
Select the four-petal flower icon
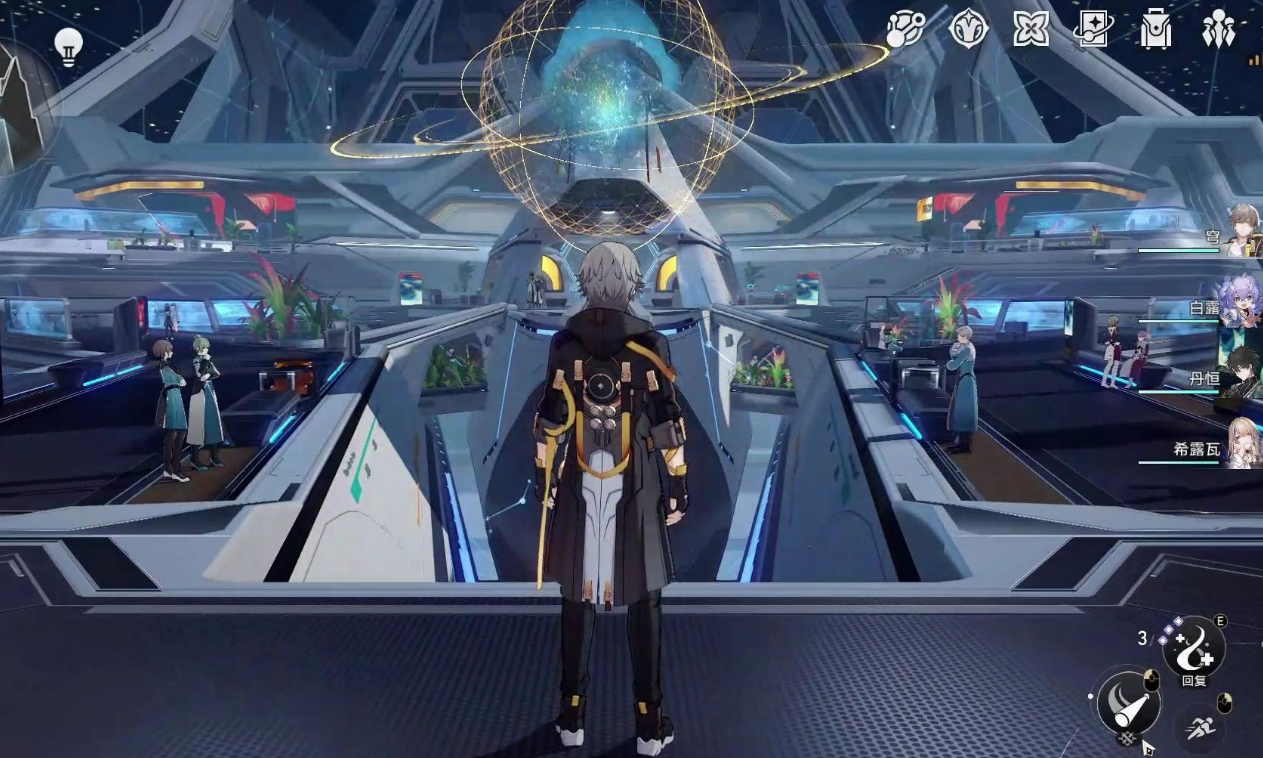[x=1031, y=29]
